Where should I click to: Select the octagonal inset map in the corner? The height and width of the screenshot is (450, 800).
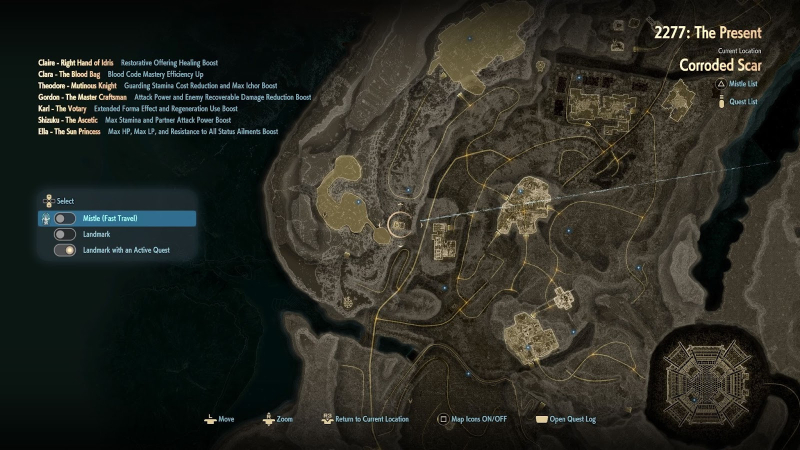[713, 377]
